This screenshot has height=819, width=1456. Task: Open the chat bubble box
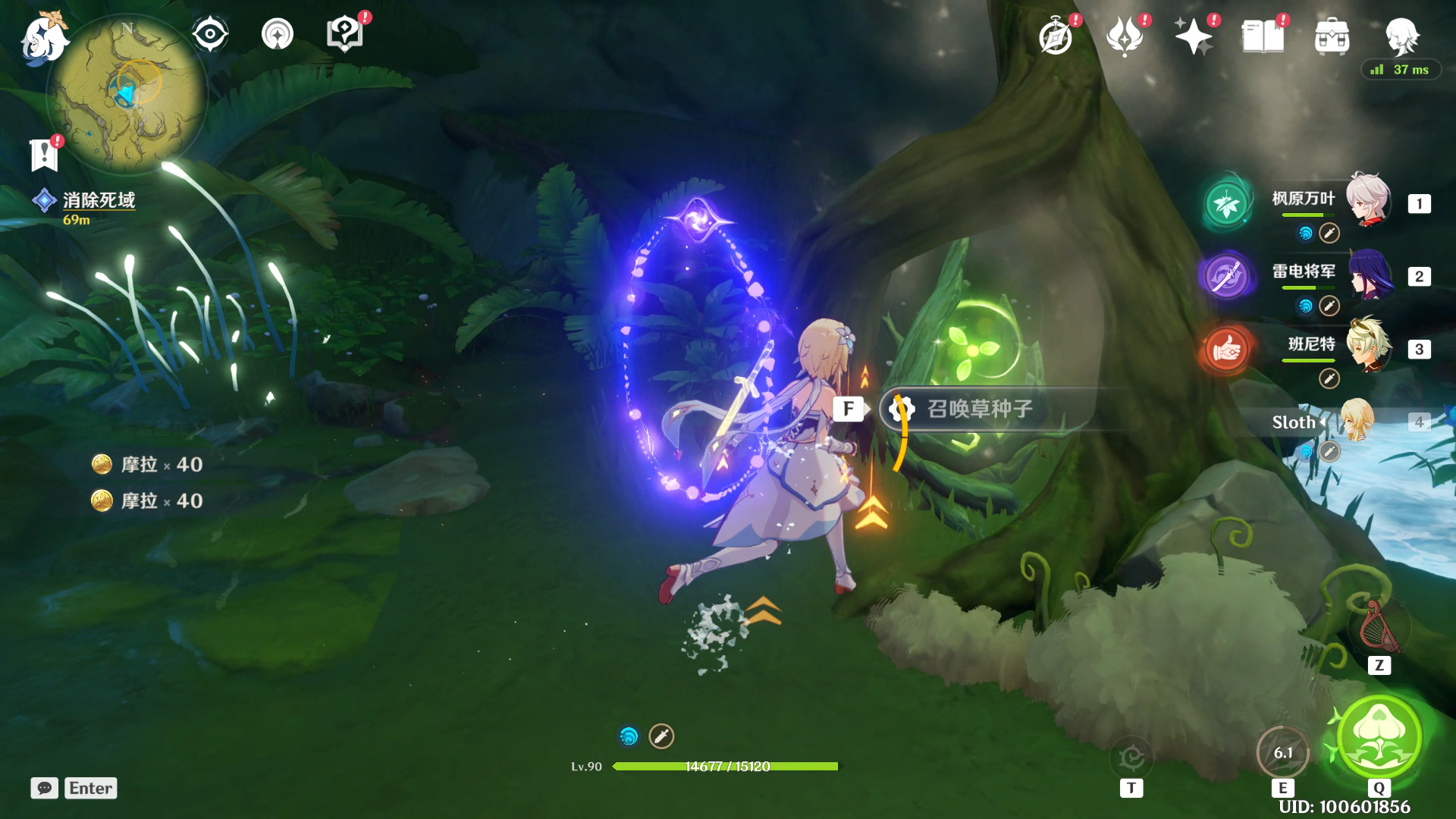[45, 788]
